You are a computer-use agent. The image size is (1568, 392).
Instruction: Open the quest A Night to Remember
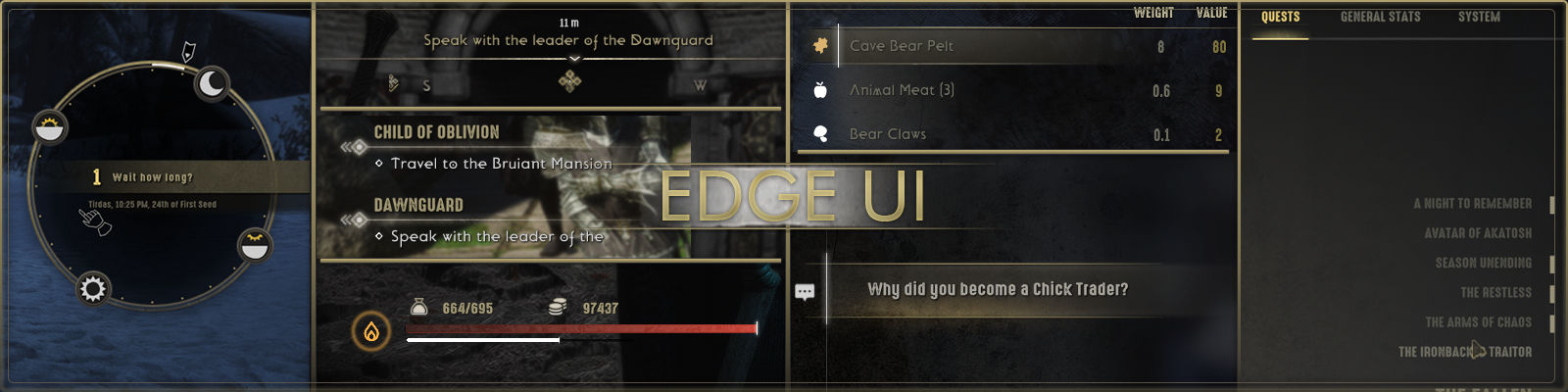coord(1472,204)
